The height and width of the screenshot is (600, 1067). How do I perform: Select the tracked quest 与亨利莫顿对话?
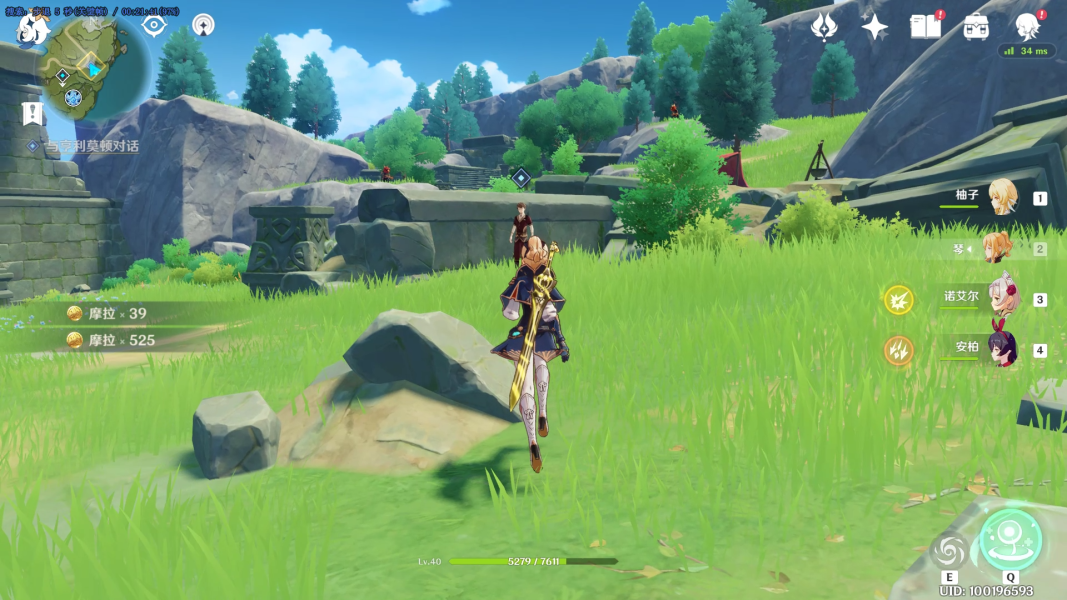(89, 146)
